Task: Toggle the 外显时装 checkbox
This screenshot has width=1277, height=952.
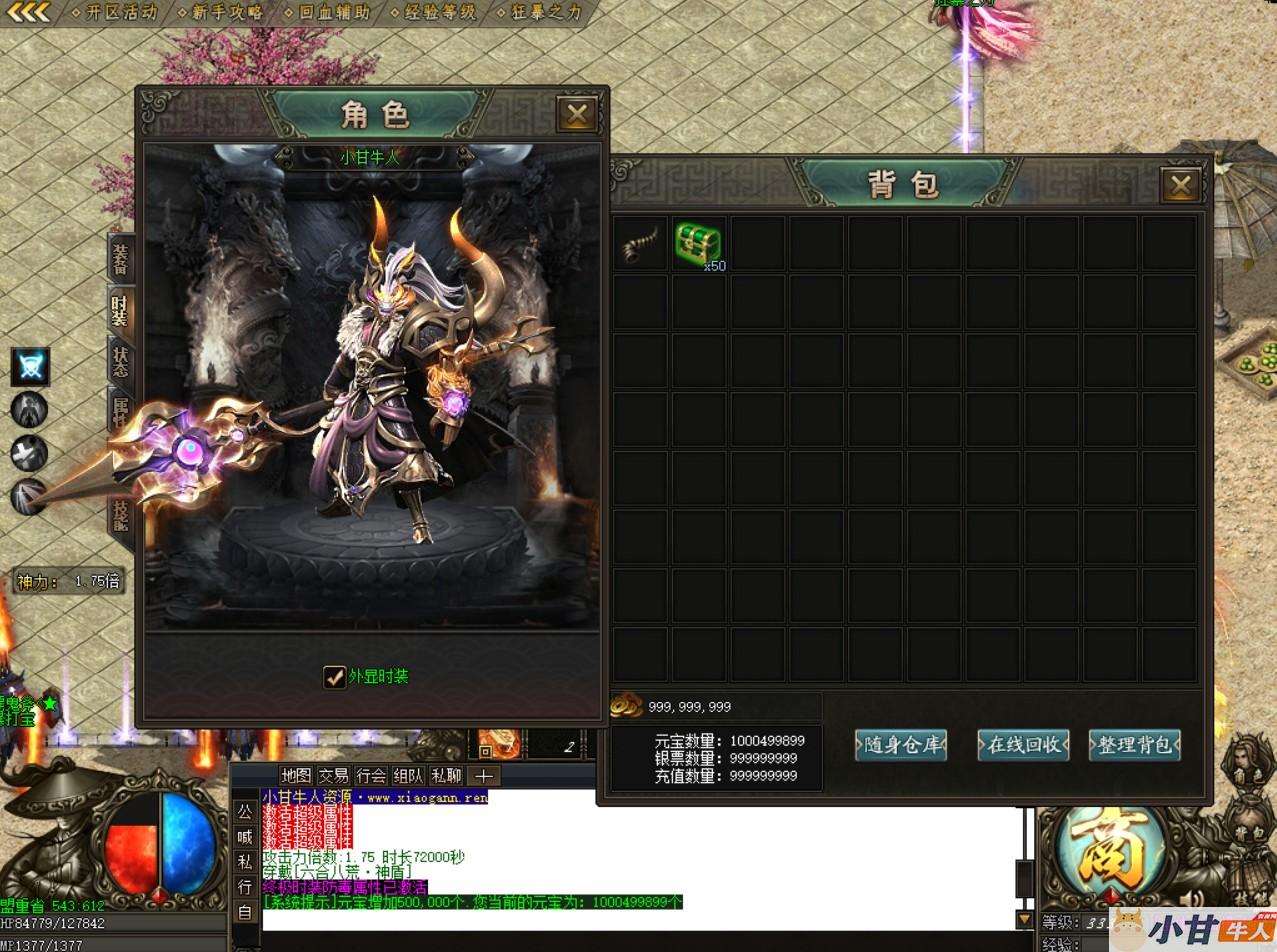Action: (x=335, y=677)
